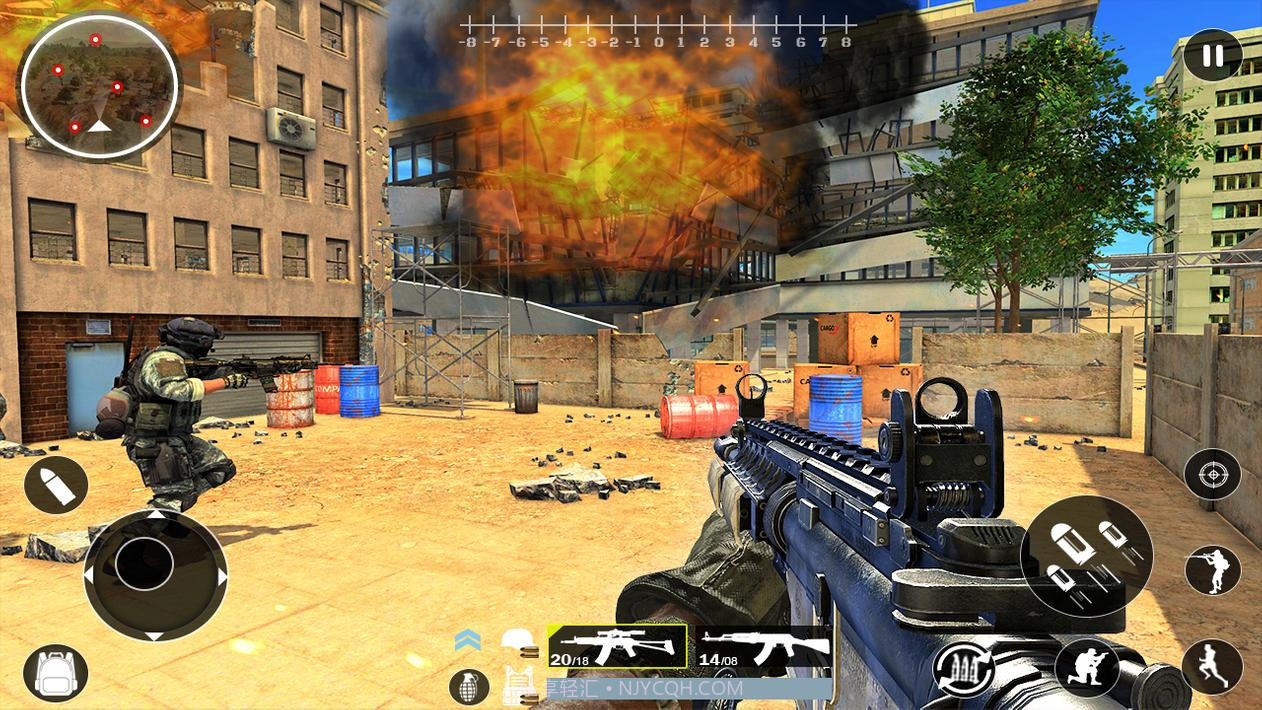Throw a grenade using the grenade icon
The height and width of the screenshot is (710, 1262).
469,686
